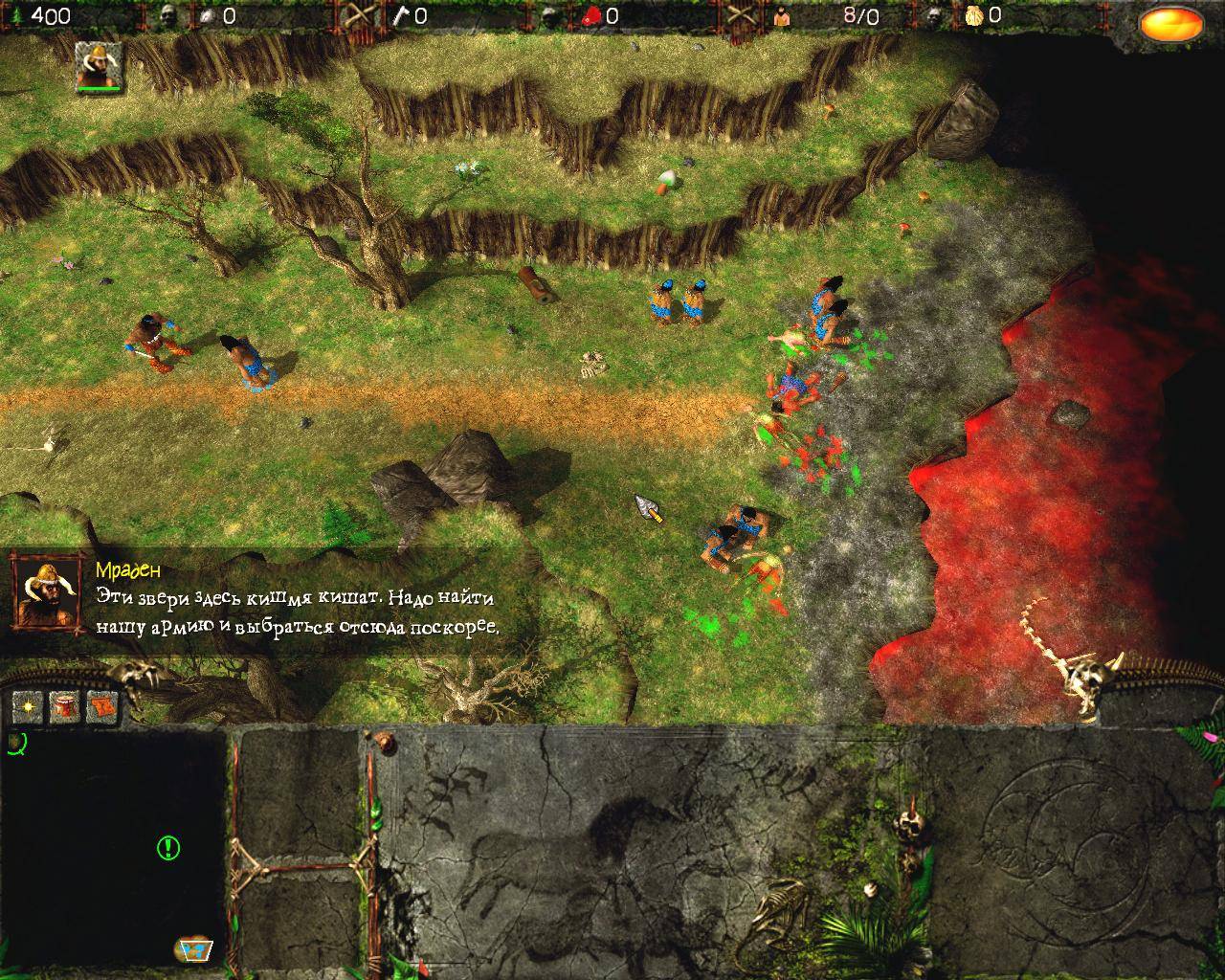Click the yellow starburst minimap button
This screenshot has width=1225, height=980.
point(28,706)
